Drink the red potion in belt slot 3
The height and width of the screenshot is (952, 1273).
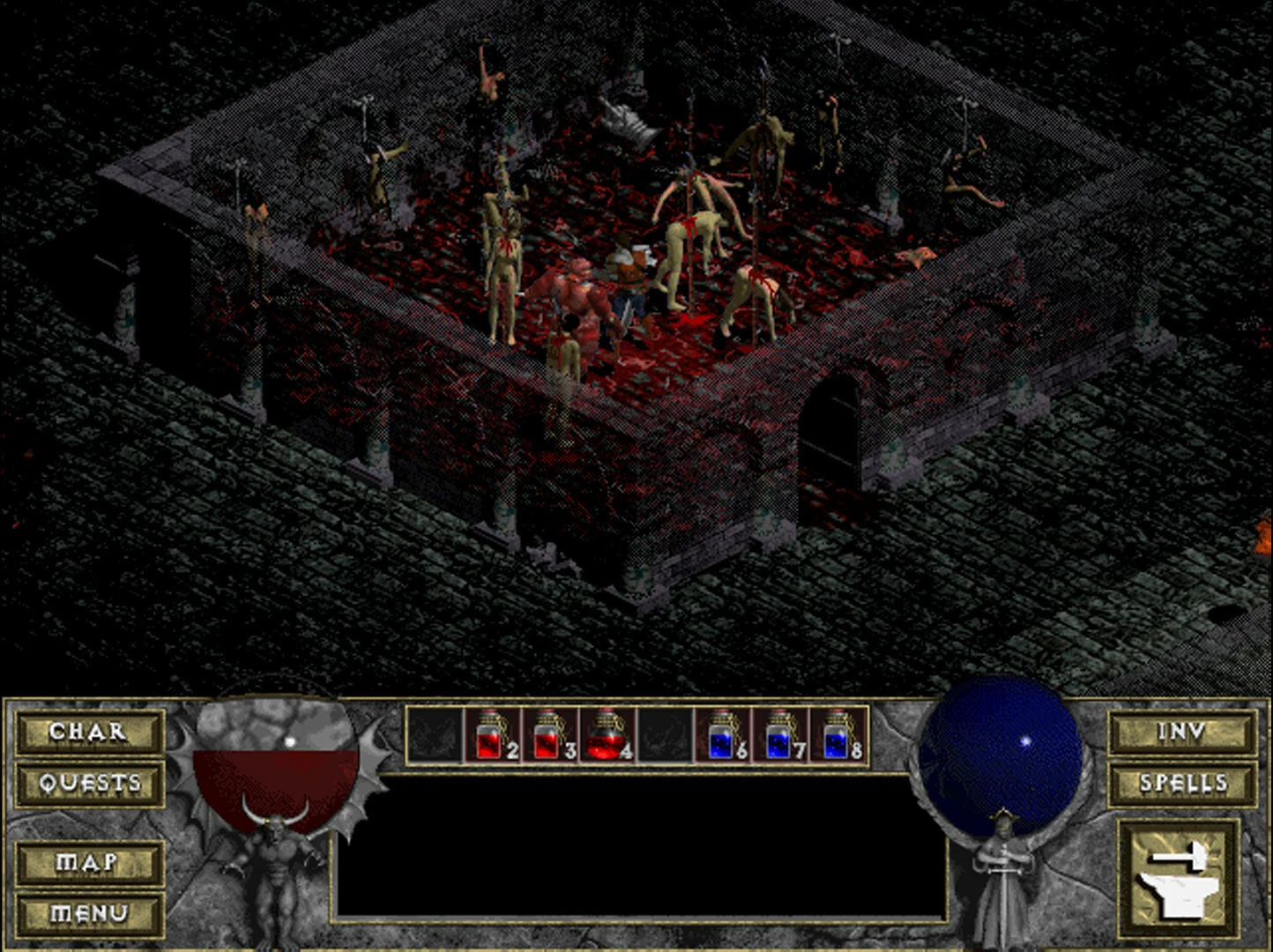549,735
